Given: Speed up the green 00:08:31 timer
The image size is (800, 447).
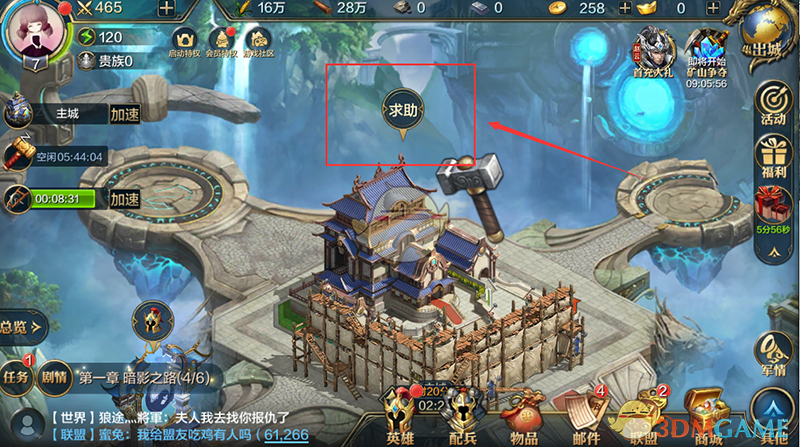Looking at the screenshot, I should tap(125, 199).
